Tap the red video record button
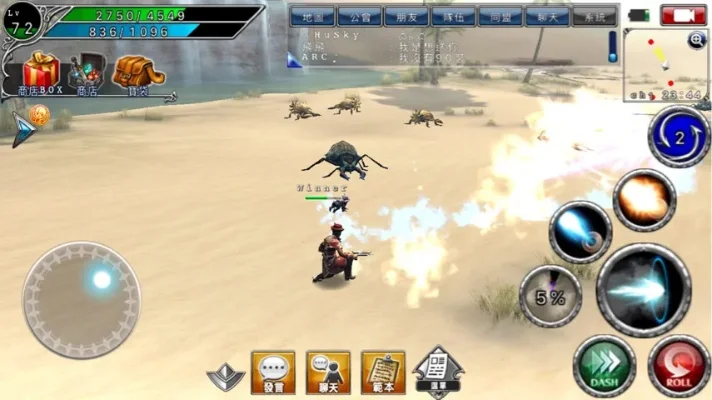Screen dimensions: 712x400 point(683,15)
